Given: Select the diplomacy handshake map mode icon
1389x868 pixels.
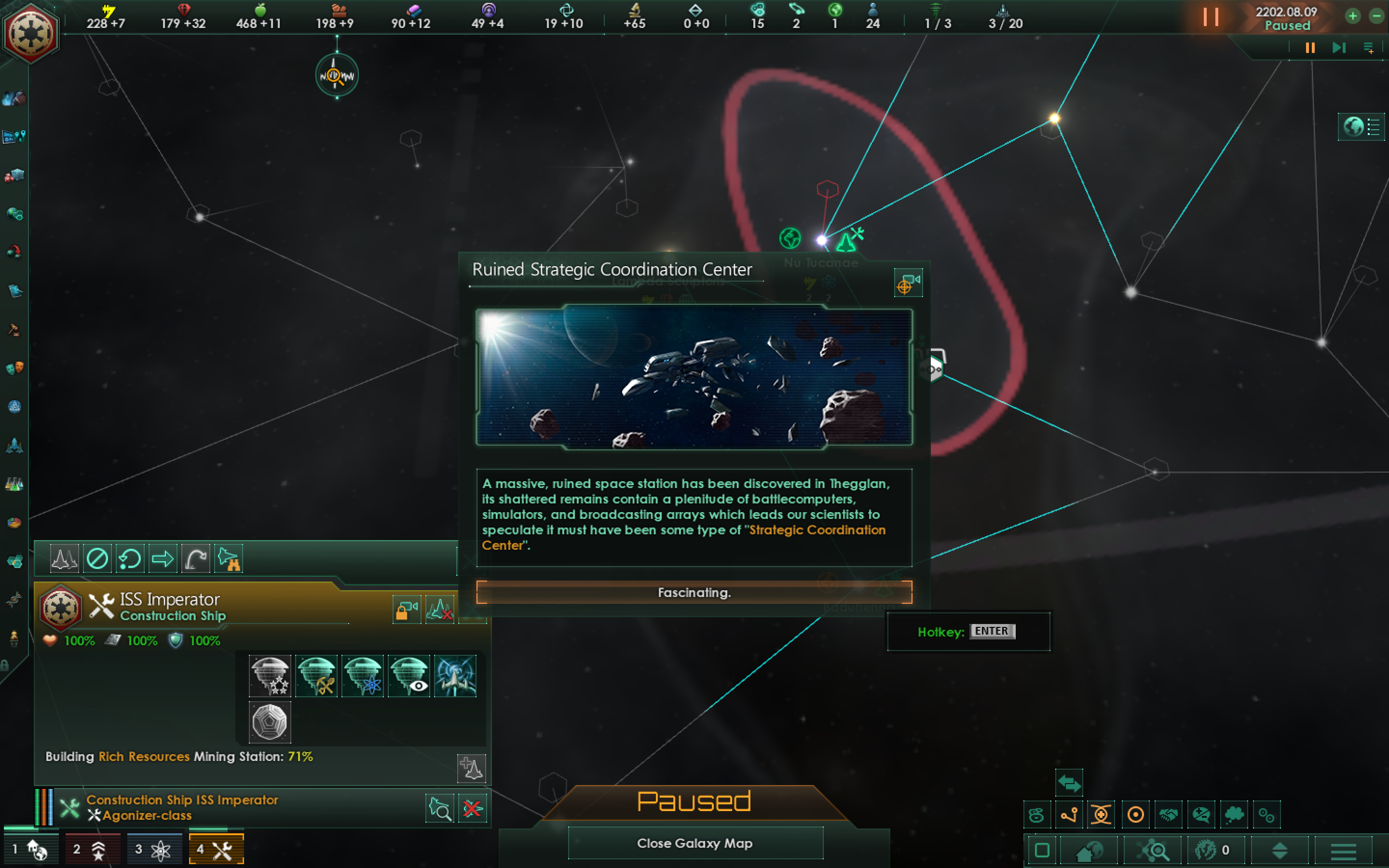Looking at the screenshot, I should tap(1169, 814).
